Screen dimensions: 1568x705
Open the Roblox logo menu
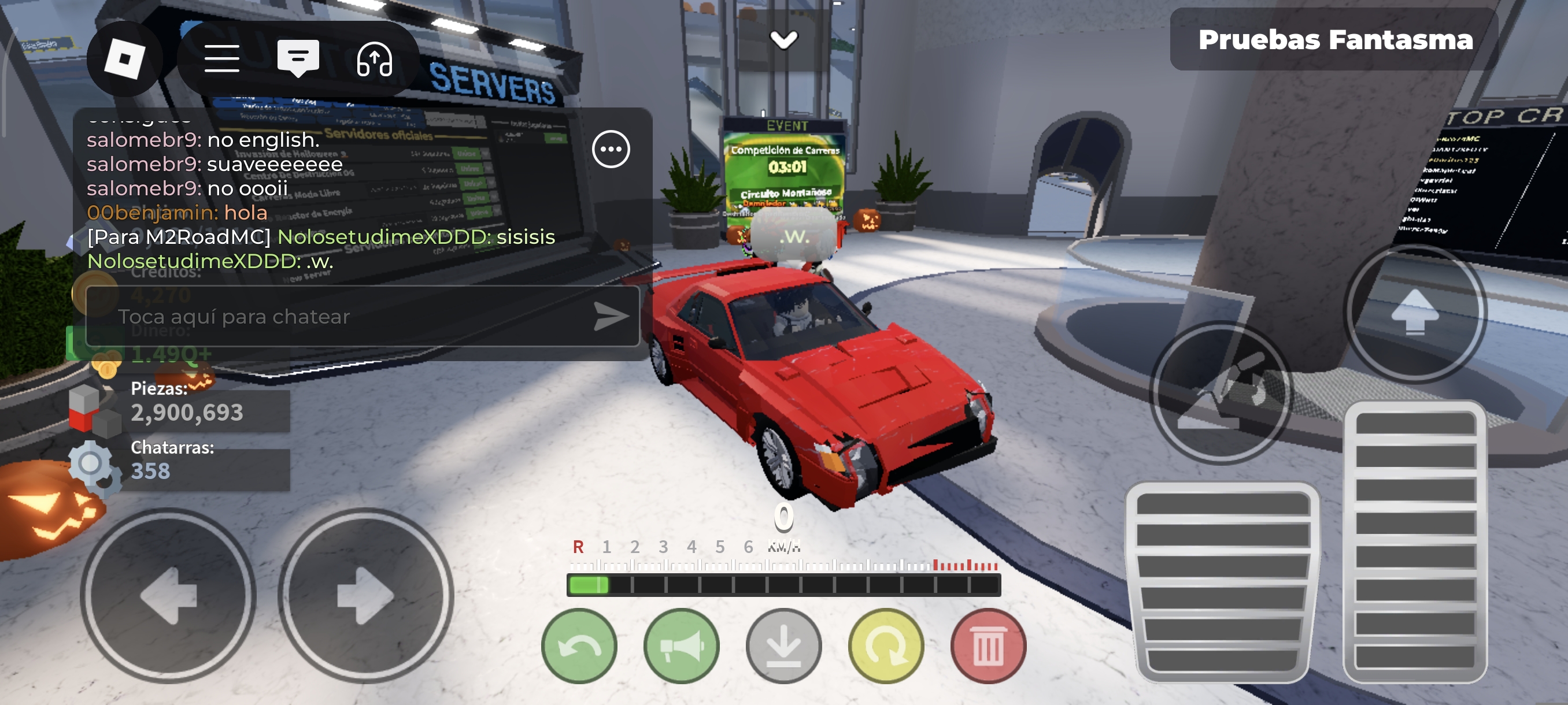pyautogui.click(x=125, y=59)
